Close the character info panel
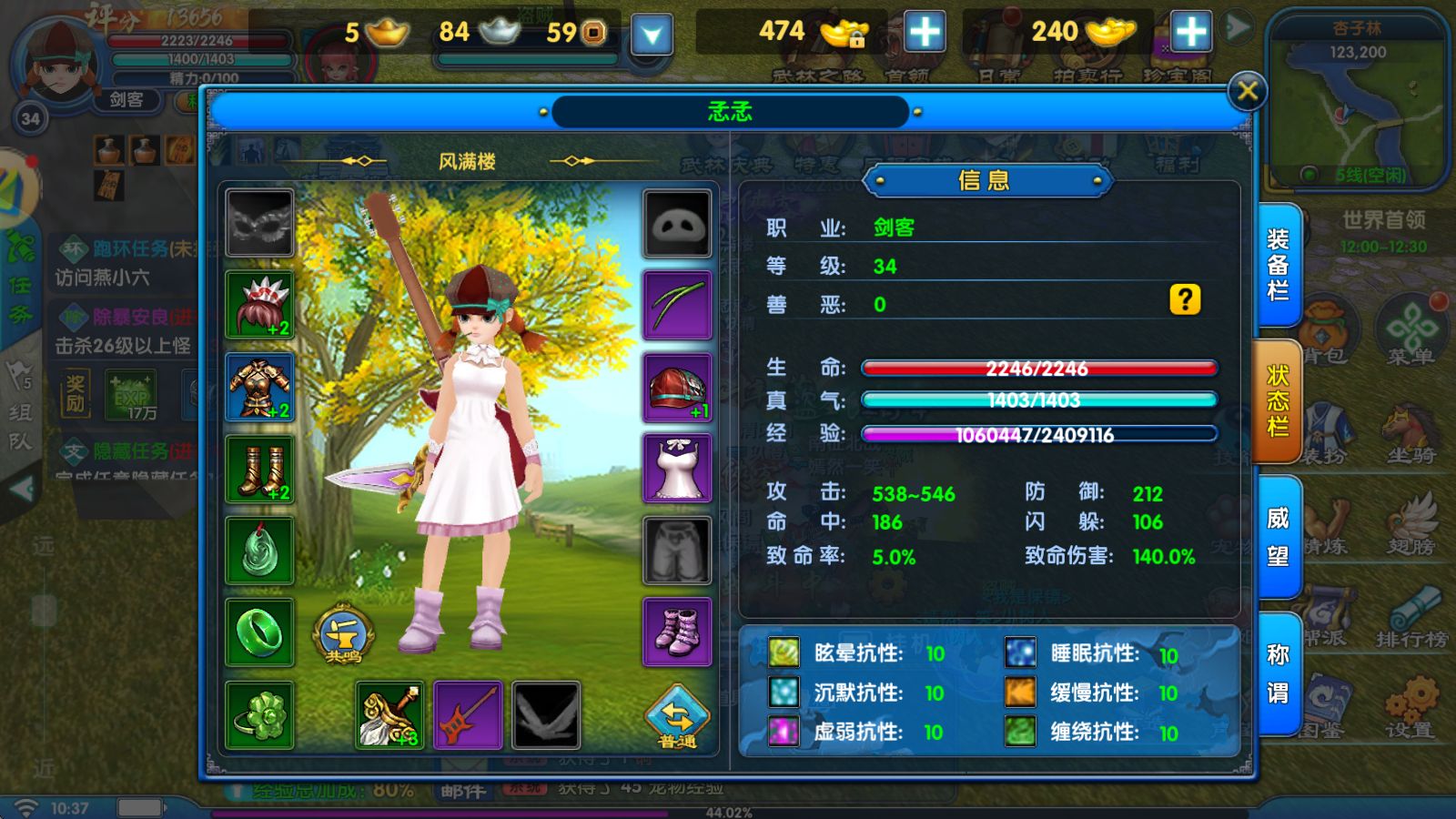1456x819 pixels. coord(1247,91)
